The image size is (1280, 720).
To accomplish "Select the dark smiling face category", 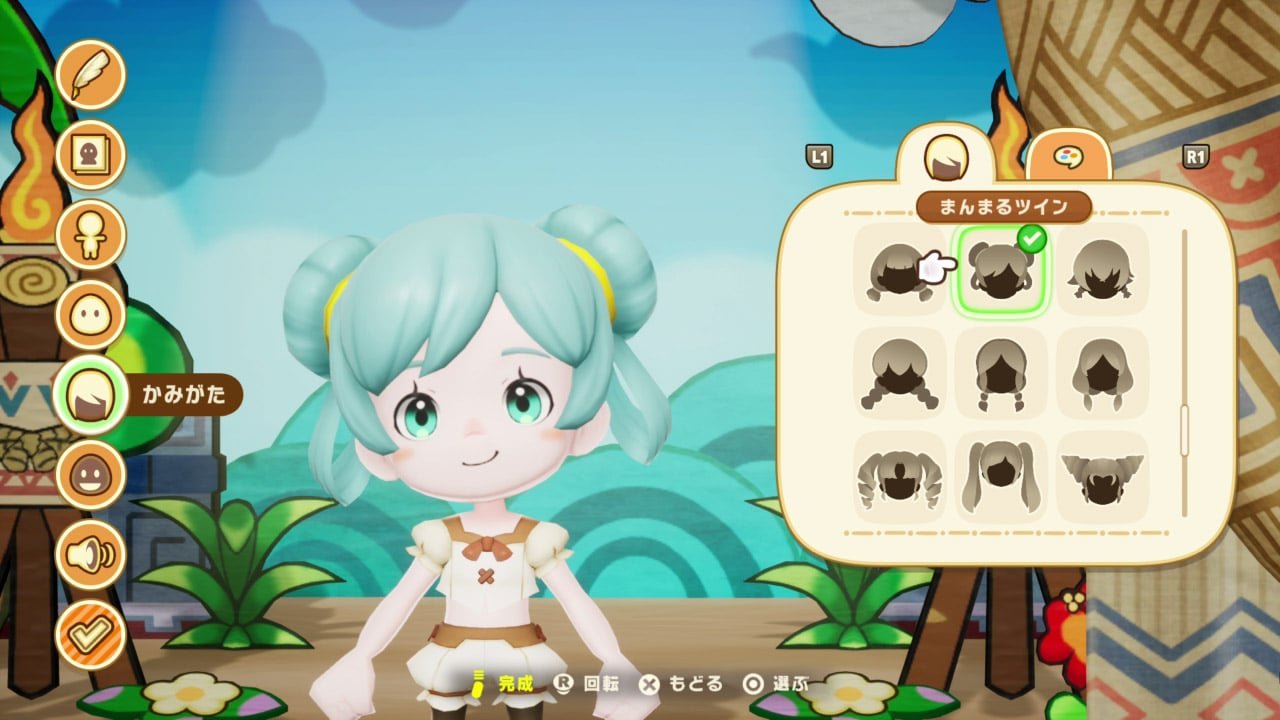I will click(x=90, y=474).
